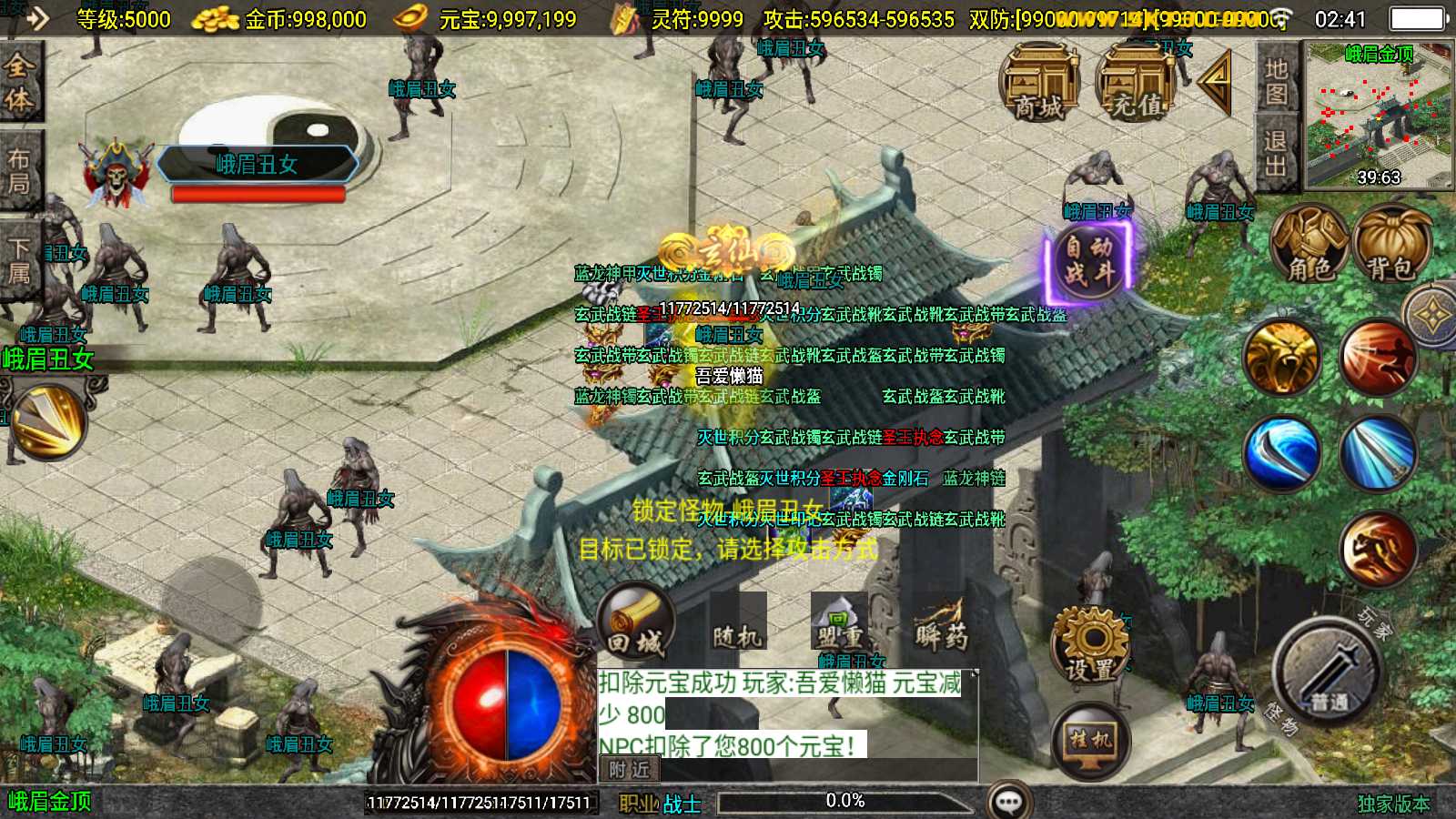Toggle 挂机 idle mode
1456x819 pixels.
point(1090,741)
